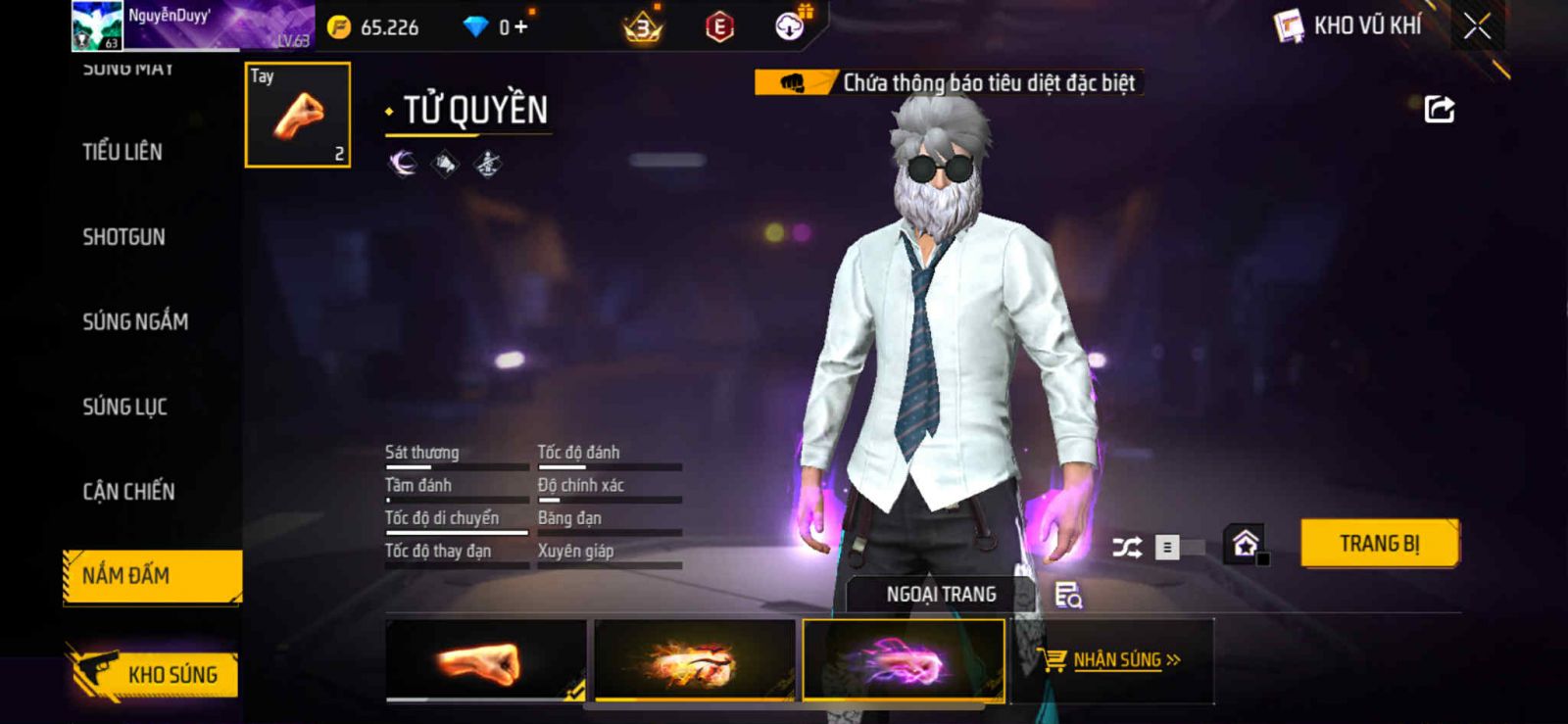Close the Kho Vũ Khí screen
Image resolution: width=1568 pixels, height=724 pixels.
coord(1477,26)
